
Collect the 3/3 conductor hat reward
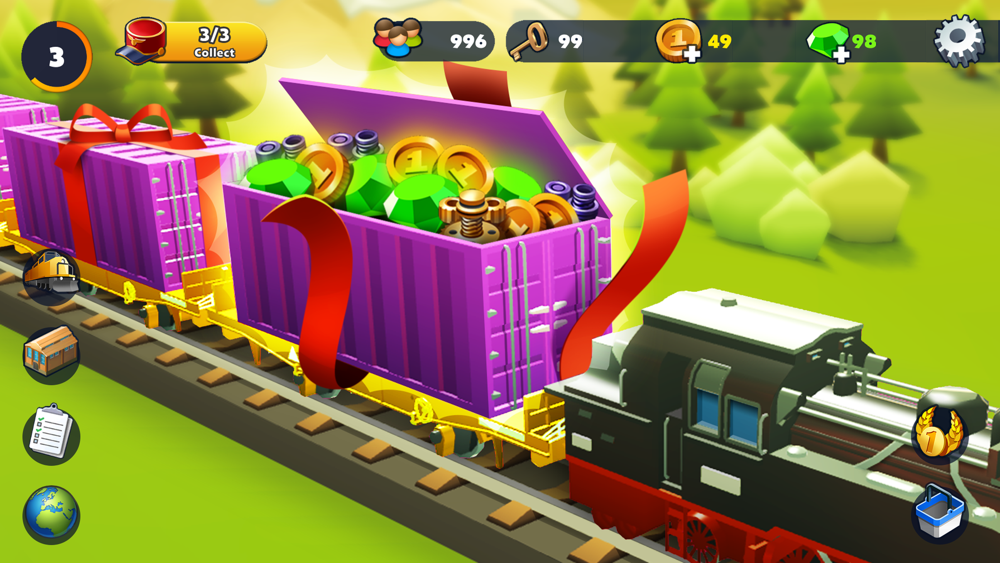tap(195, 42)
